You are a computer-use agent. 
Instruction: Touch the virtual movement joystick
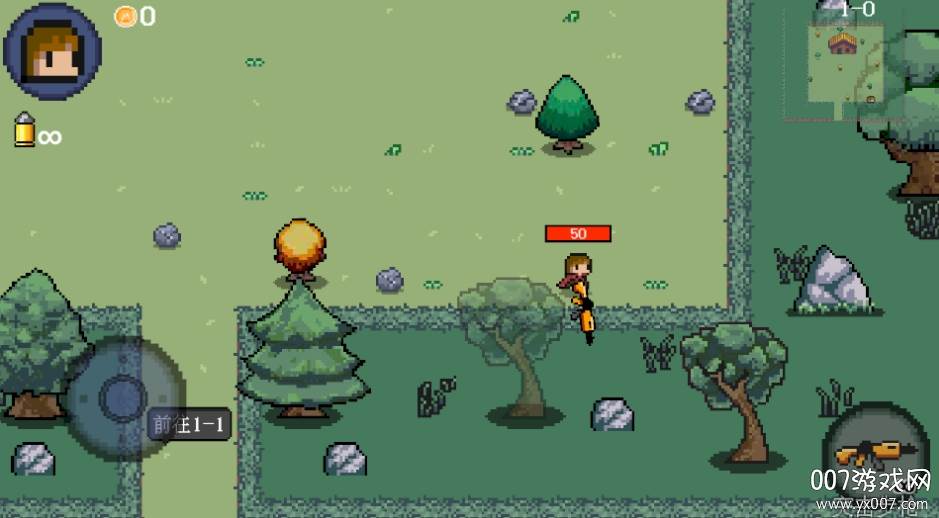click(123, 397)
